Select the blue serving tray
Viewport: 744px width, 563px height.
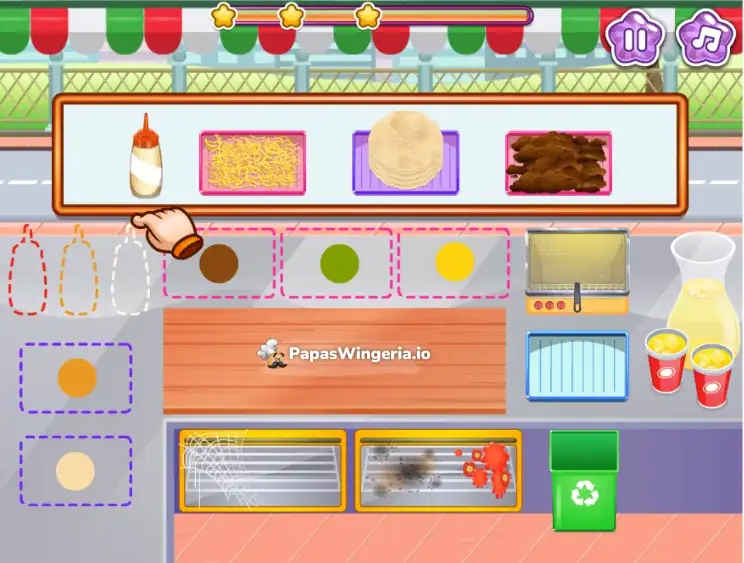[x=577, y=365]
